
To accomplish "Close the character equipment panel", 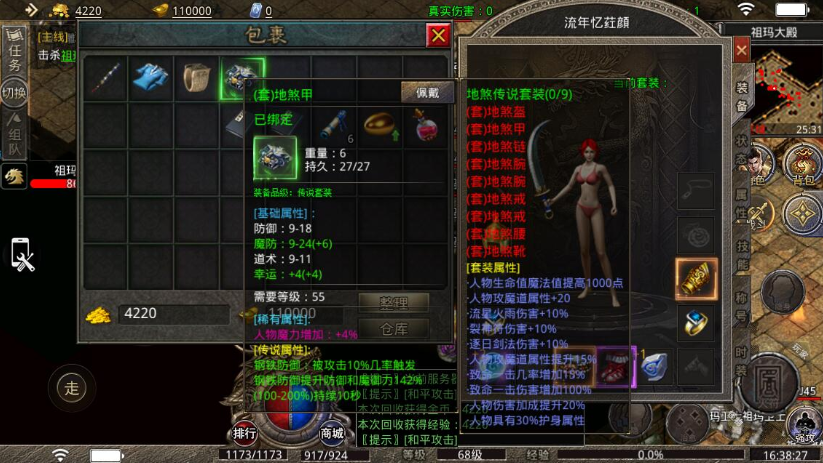I will [741, 50].
